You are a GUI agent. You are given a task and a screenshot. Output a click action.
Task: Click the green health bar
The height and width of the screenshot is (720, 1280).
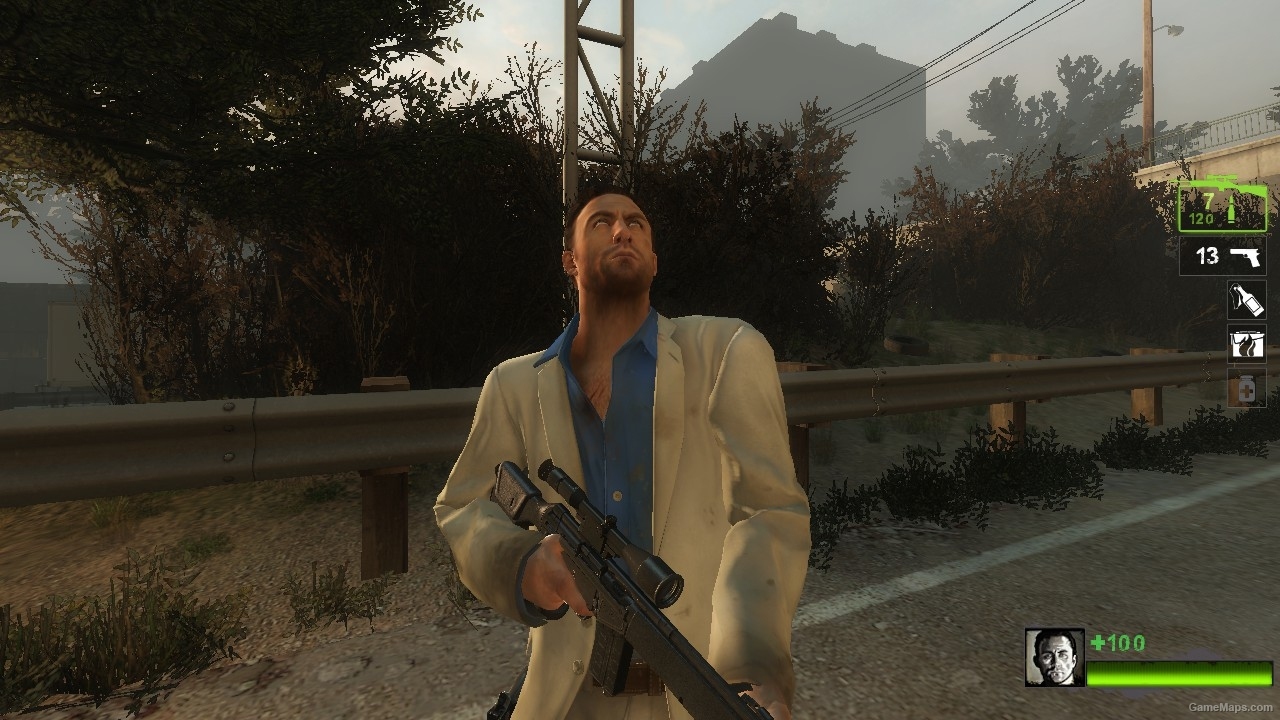click(x=1179, y=675)
